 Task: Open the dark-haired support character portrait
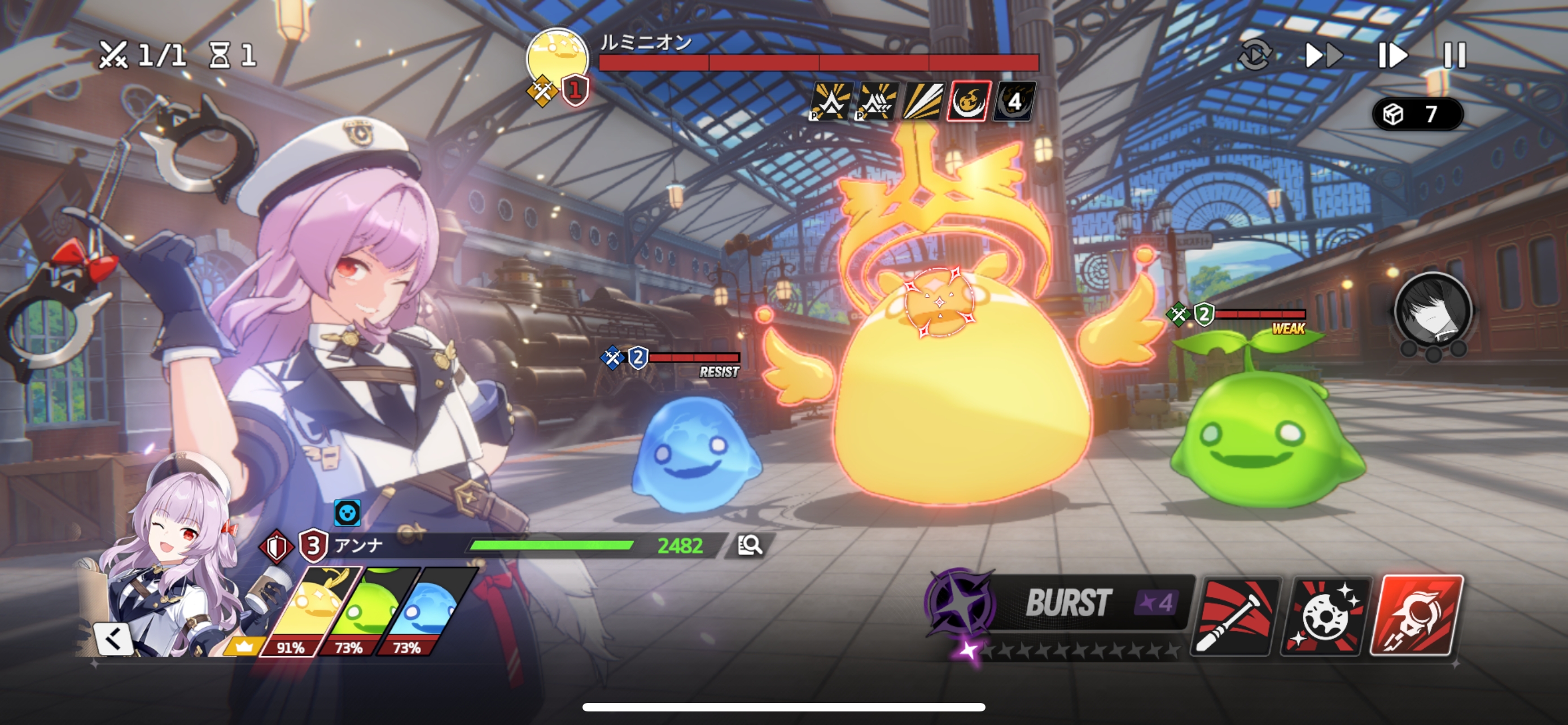click(x=1433, y=312)
